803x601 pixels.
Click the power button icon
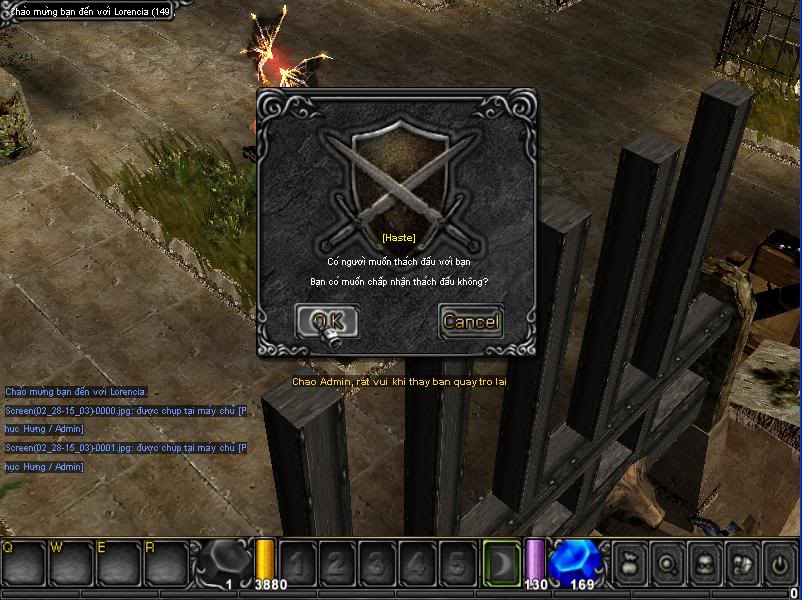click(779, 563)
